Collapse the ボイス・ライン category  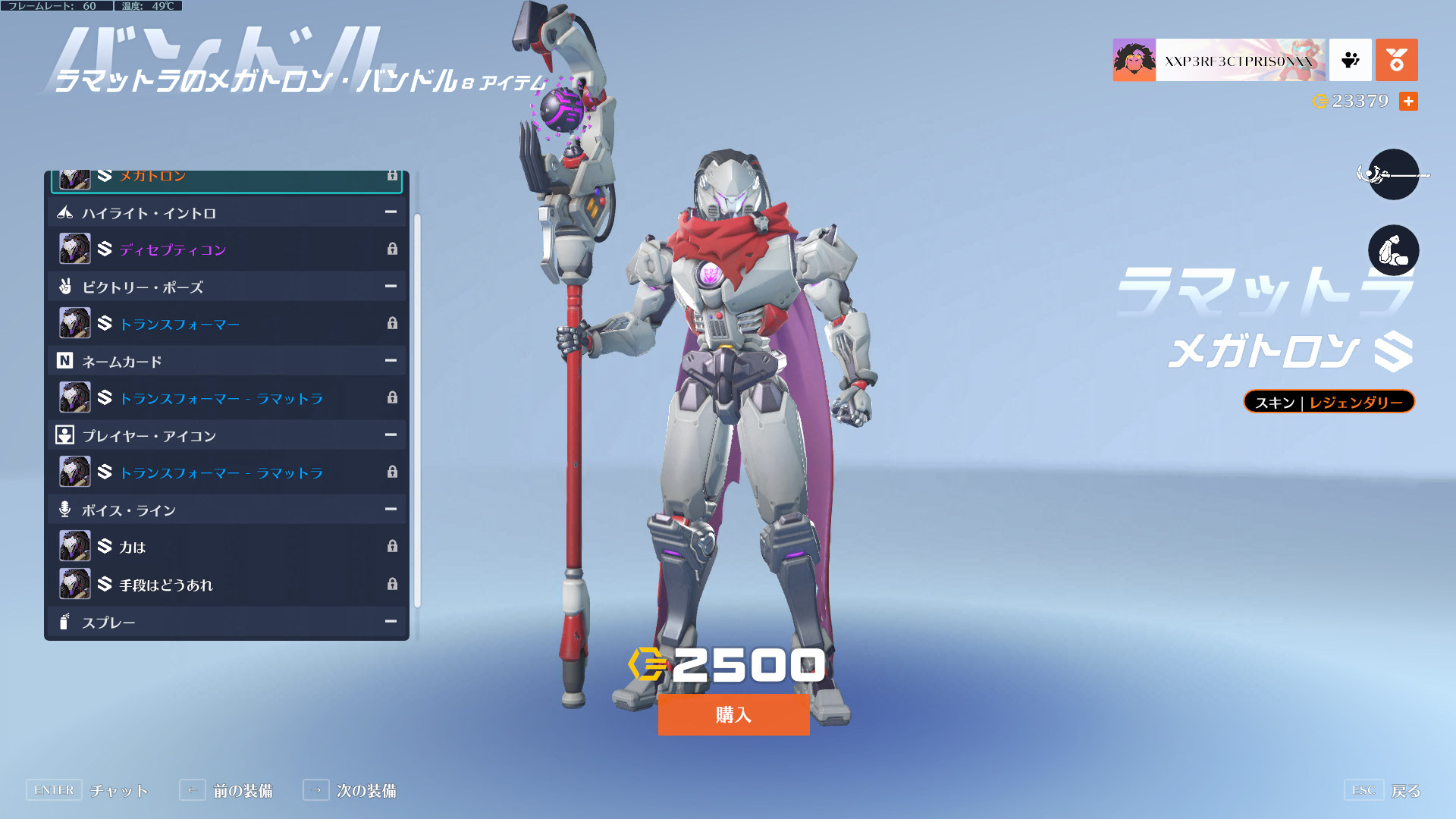pos(391,510)
